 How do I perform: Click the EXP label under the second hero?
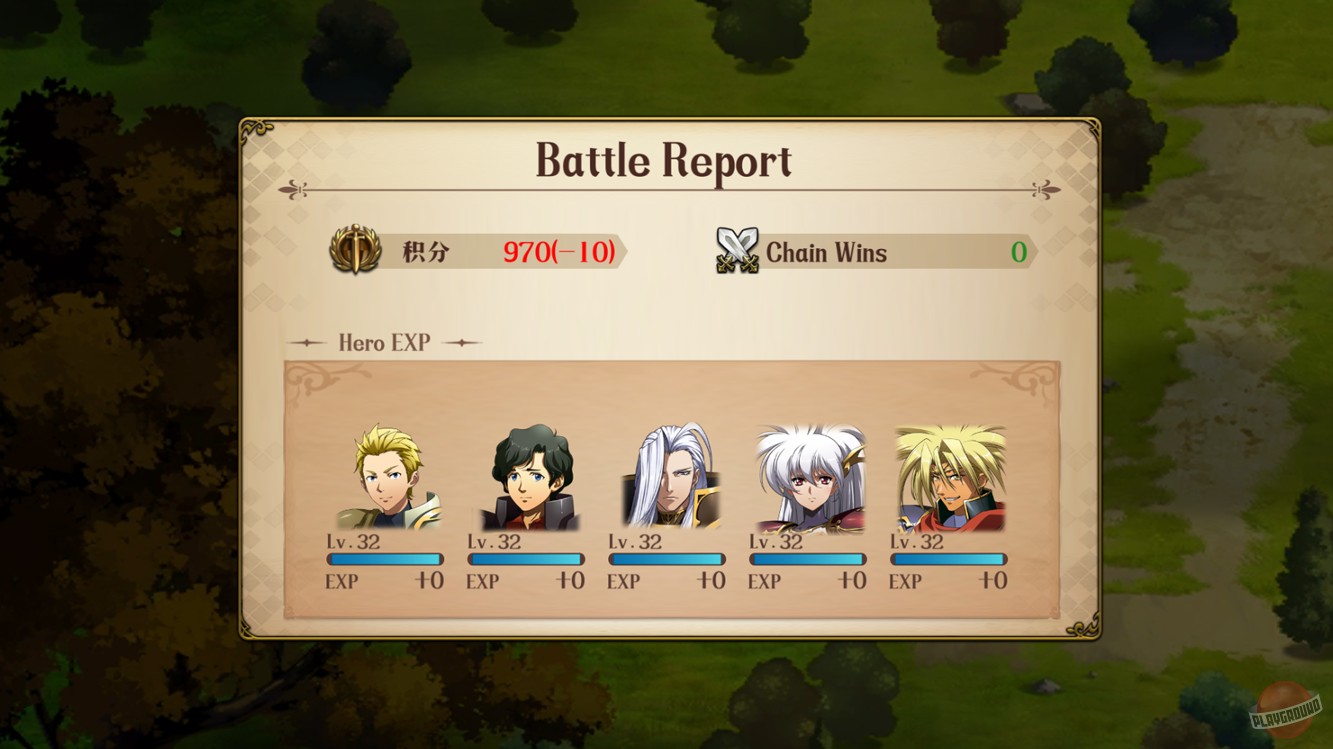coord(484,580)
